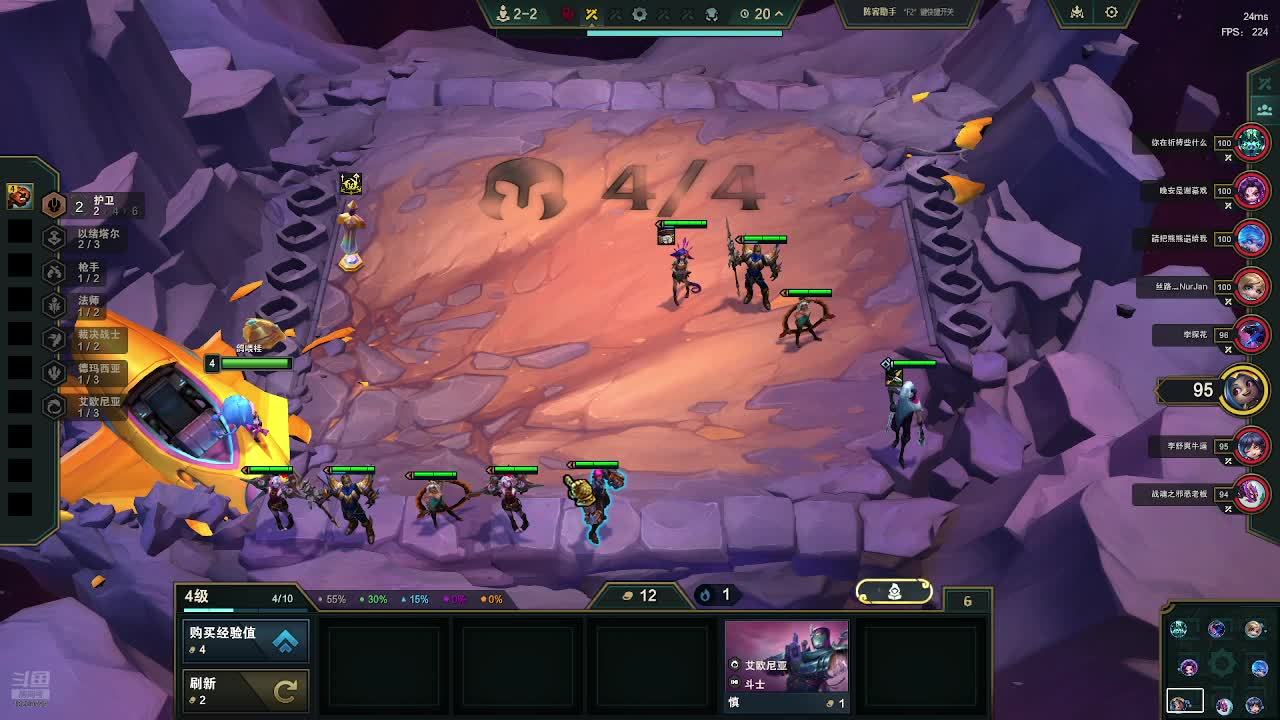Viewport: 1280px width, 720px height.
Task: Show the 护卫 trait details
Action: coord(55,206)
